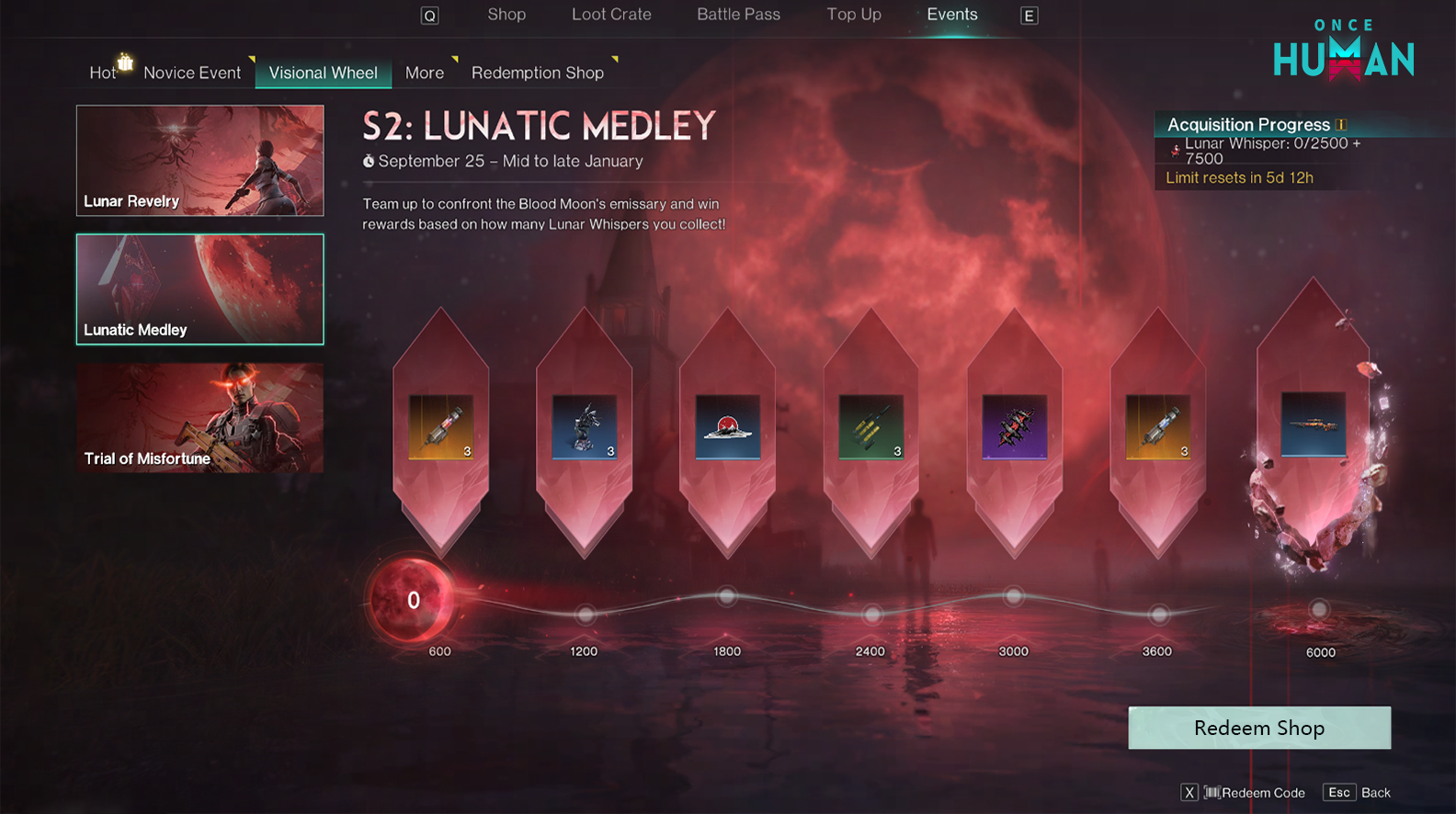Select the Lunatic Medley event card
This screenshot has height=814, width=1456.
[x=199, y=289]
